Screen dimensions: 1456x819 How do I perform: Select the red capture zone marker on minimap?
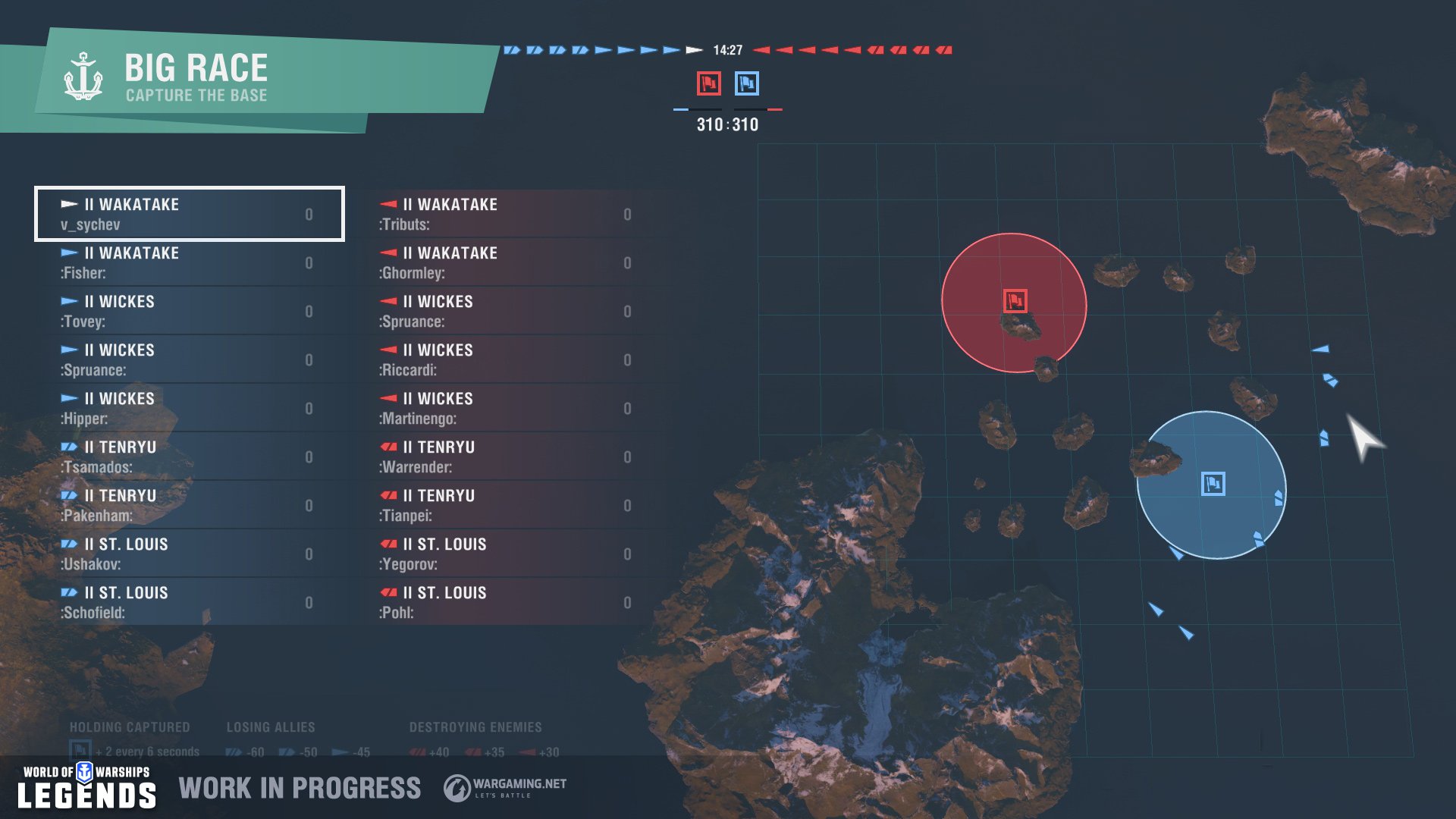pos(1014,300)
